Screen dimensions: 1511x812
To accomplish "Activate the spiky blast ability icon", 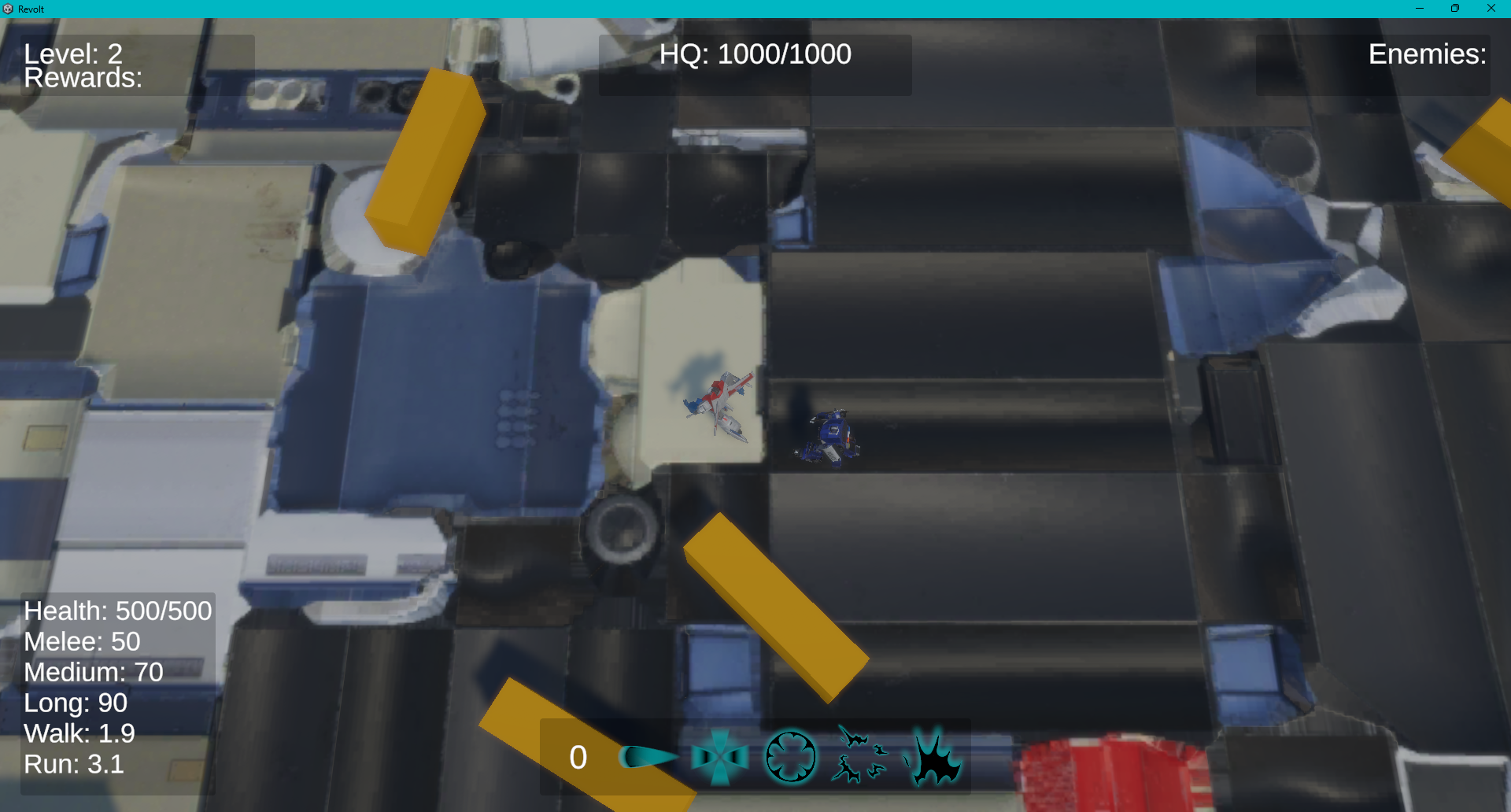I will tap(937, 758).
